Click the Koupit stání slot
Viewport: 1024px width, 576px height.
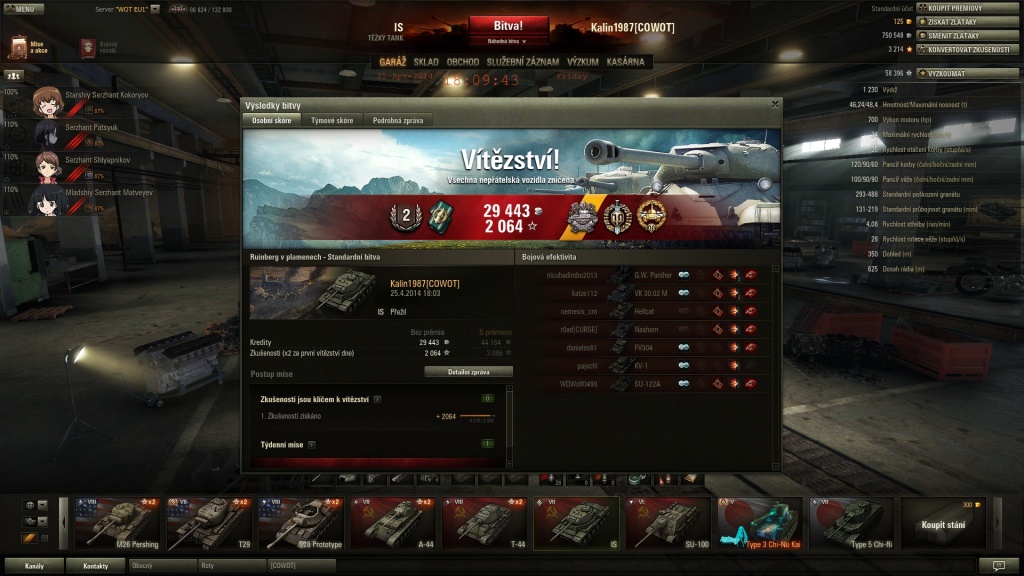point(942,524)
